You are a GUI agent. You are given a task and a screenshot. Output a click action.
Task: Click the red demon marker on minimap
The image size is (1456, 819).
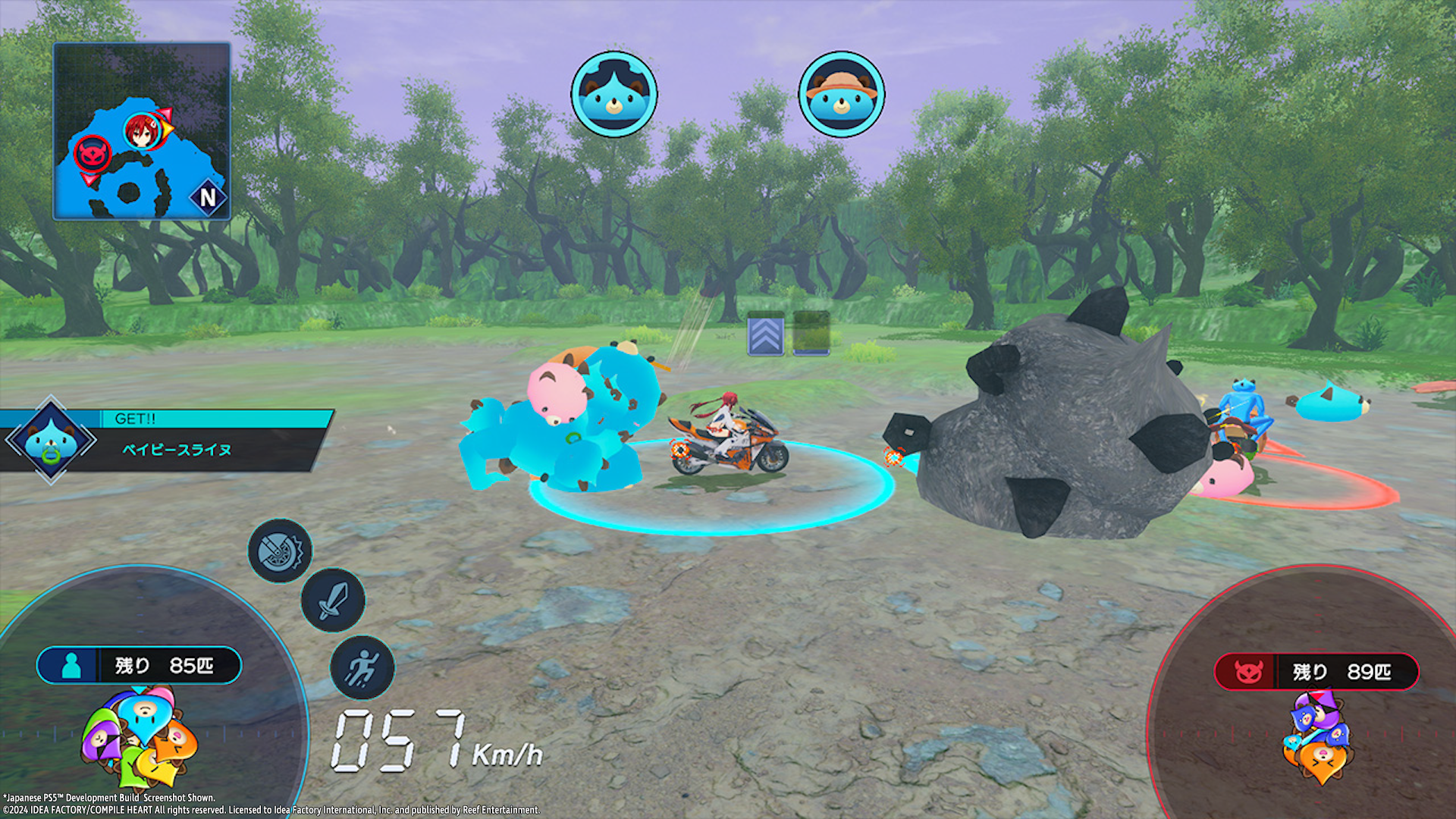tap(93, 154)
